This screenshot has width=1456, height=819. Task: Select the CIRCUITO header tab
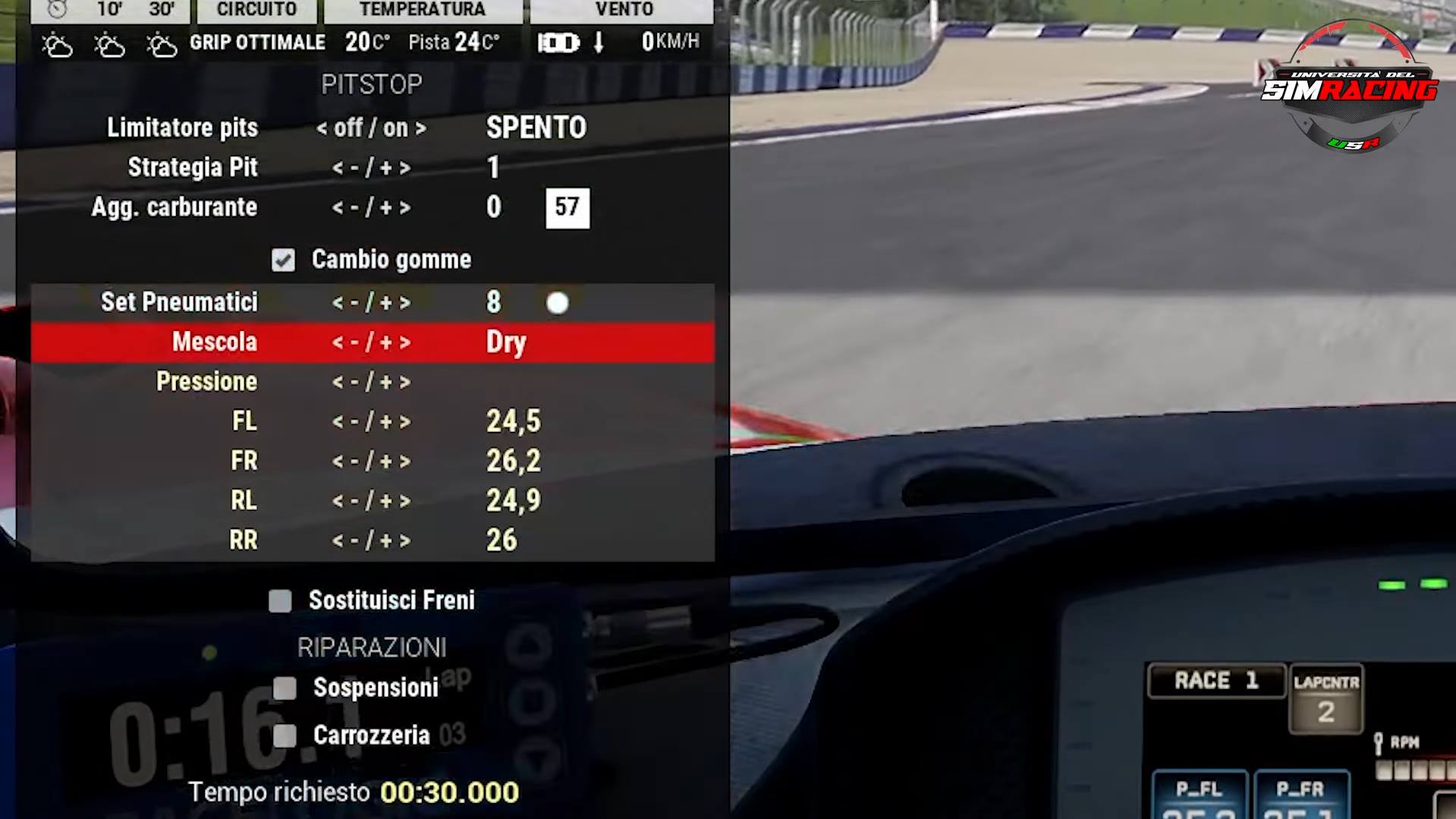pos(256,10)
